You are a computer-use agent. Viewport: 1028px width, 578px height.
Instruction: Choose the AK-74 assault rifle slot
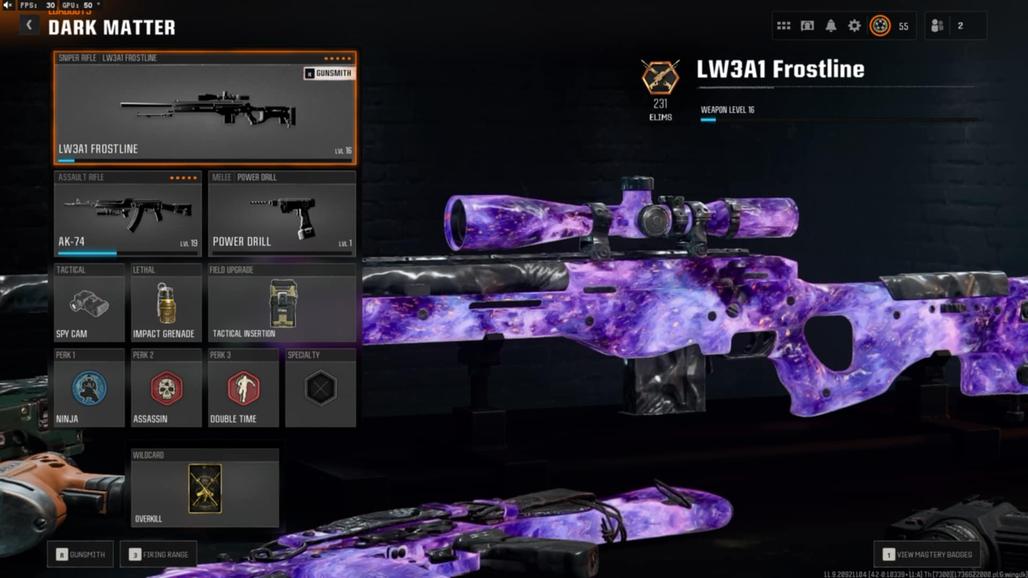[128, 214]
